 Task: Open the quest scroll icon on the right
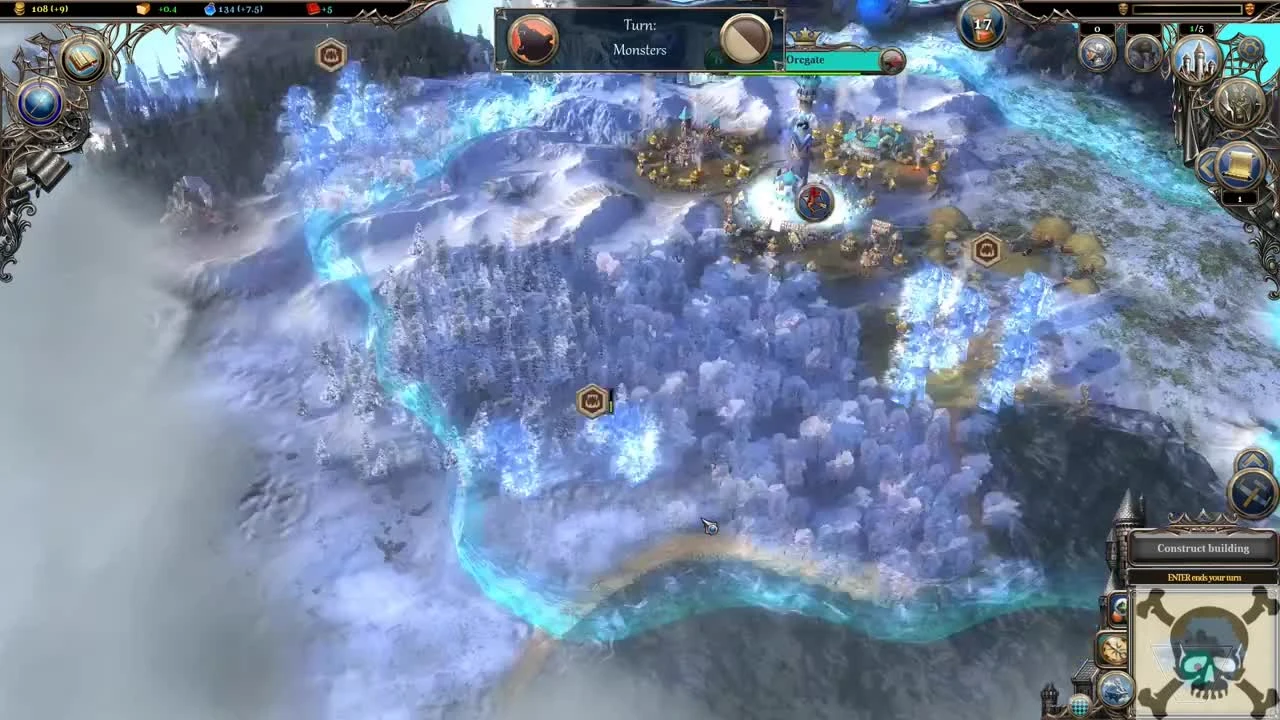(x=1238, y=165)
